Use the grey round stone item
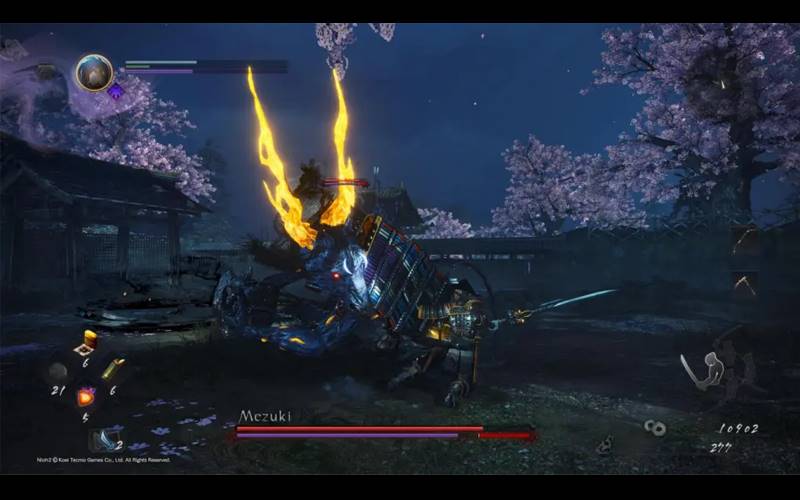The width and height of the screenshot is (800, 500). point(58,372)
